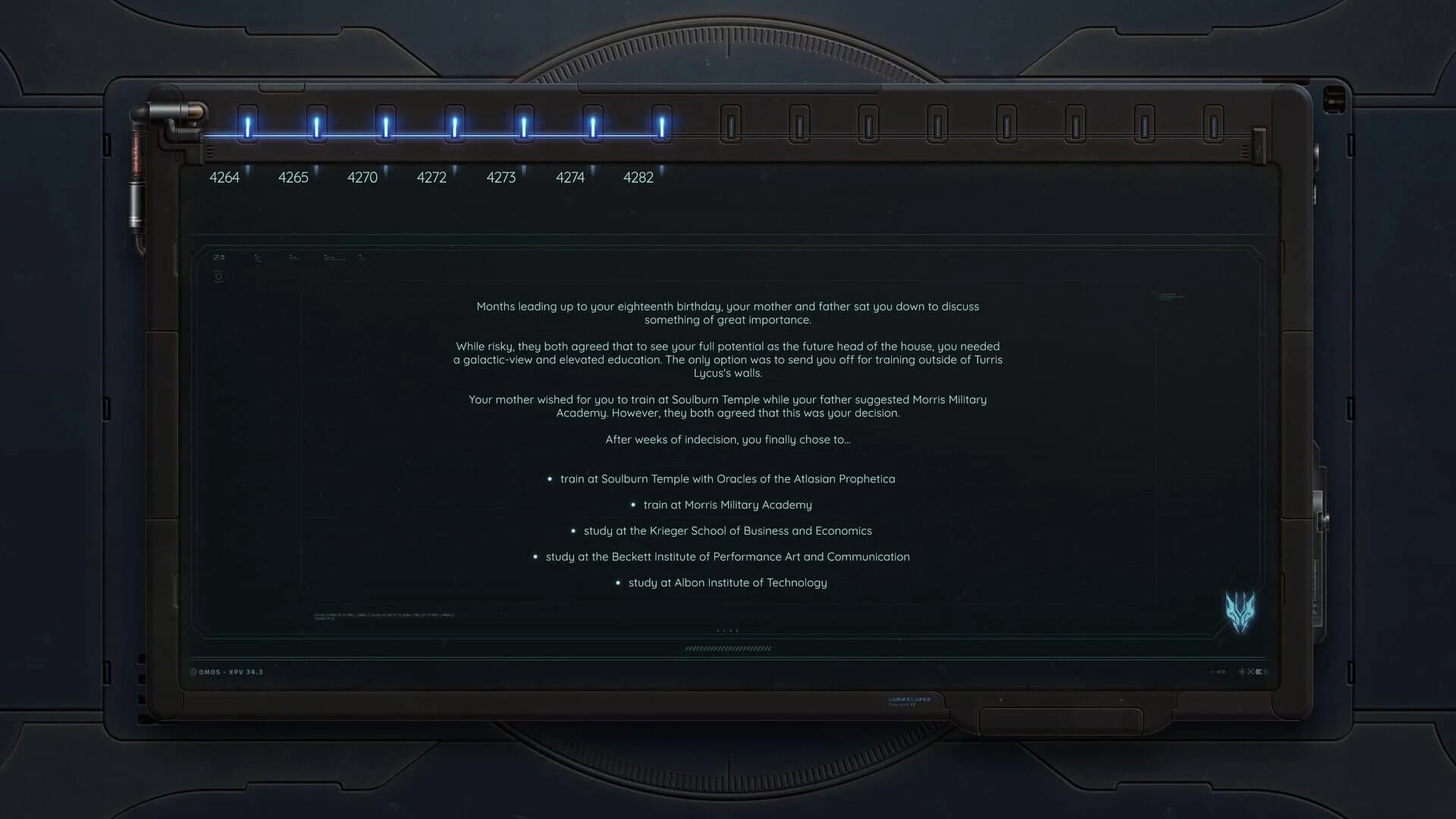Expand the 4274 timeline entry

pyautogui.click(x=570, y=177)
